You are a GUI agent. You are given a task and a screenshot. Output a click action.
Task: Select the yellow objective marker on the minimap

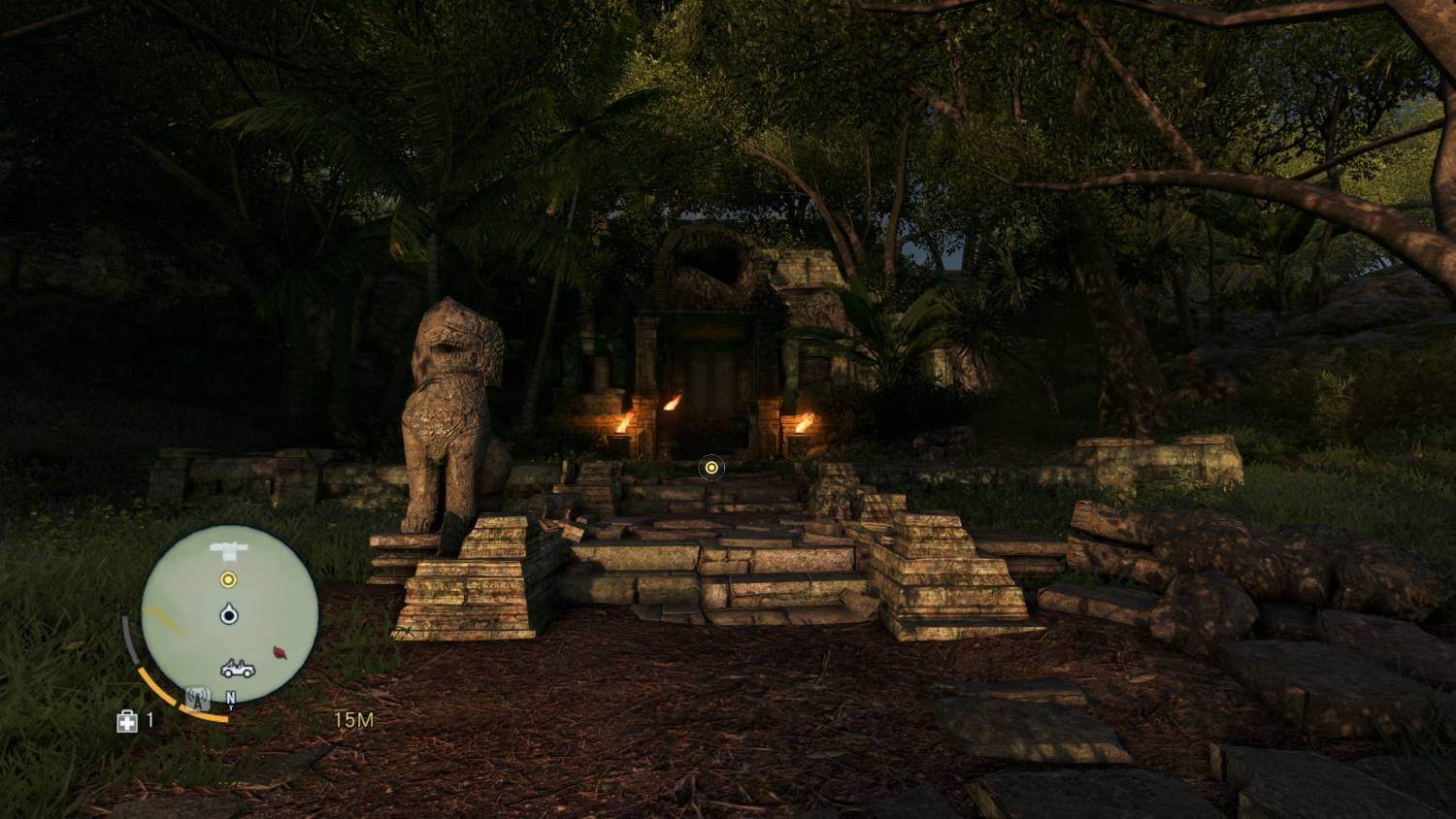(228, 580)
